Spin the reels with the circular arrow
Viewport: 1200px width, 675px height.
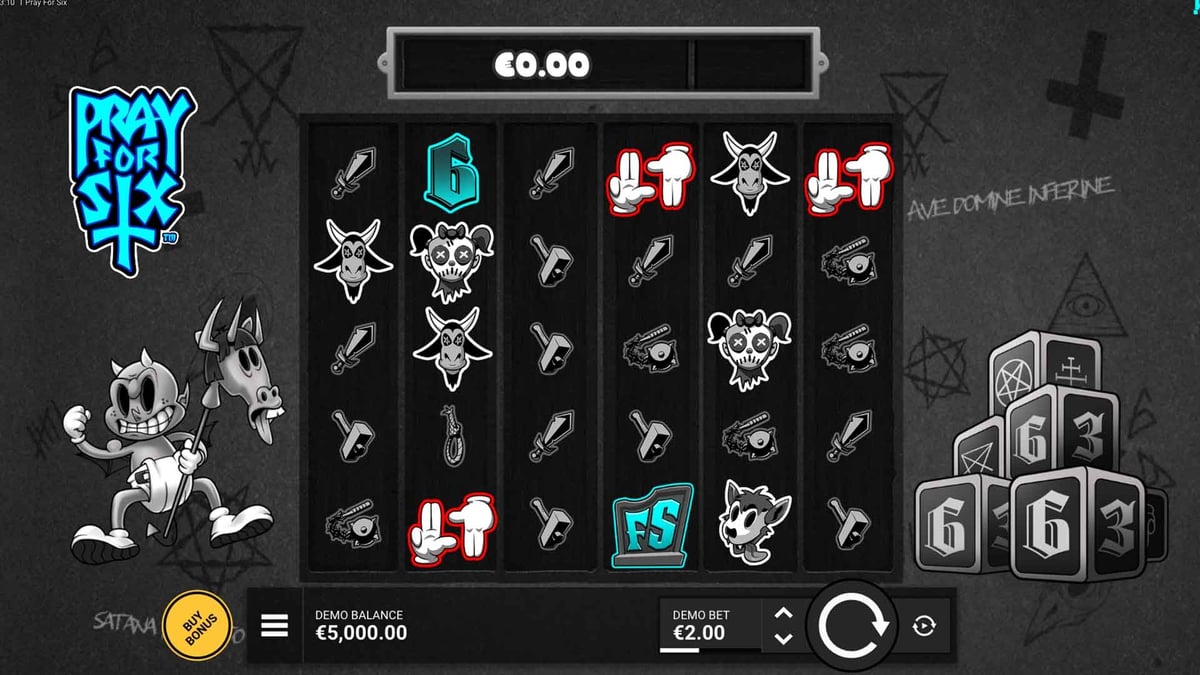853,626
